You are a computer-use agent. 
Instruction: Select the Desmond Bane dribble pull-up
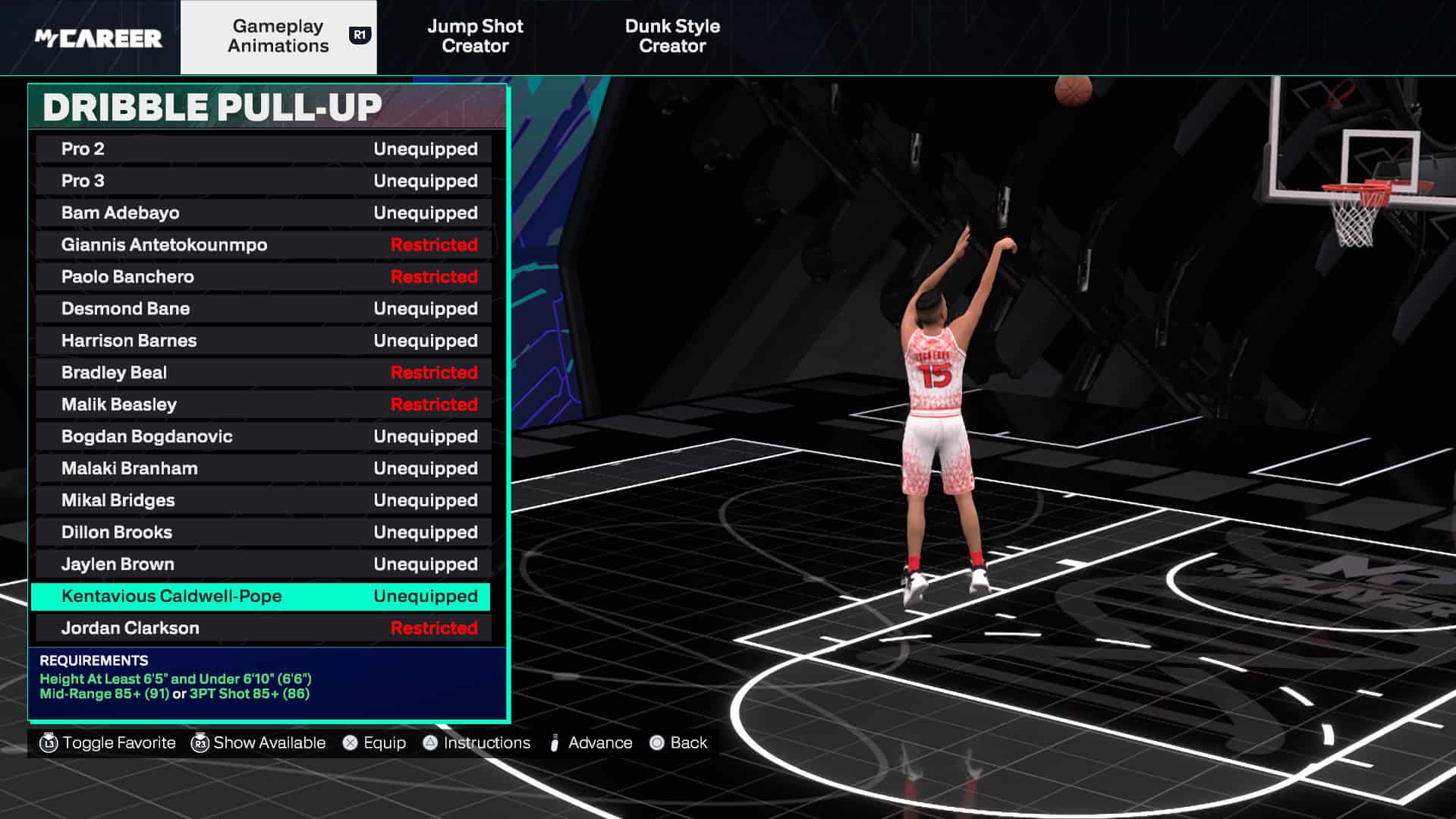[x=262, y=308]
